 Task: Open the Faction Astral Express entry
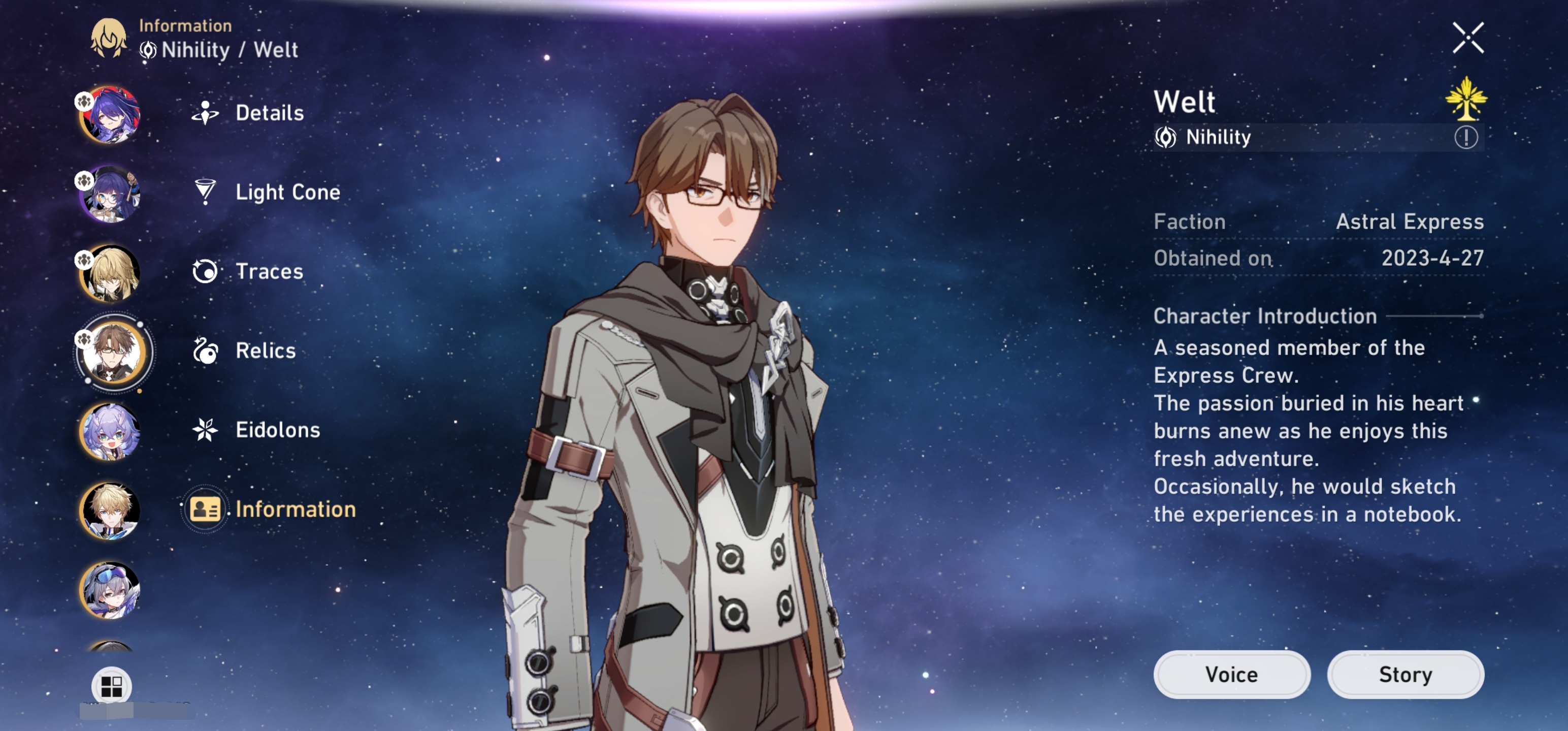(x=1318, y=221)
